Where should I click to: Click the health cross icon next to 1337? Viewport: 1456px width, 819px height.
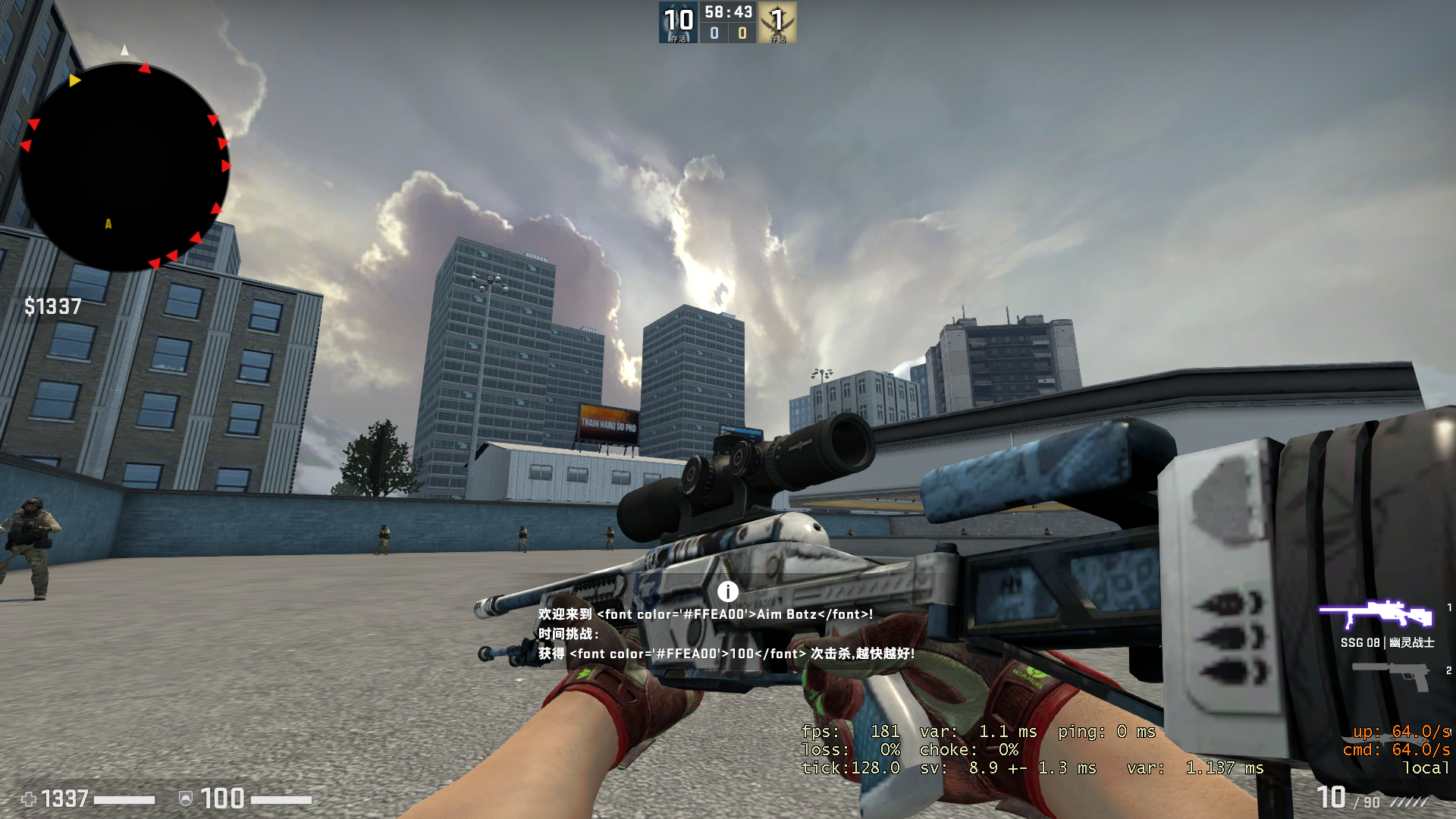point(29,799)
